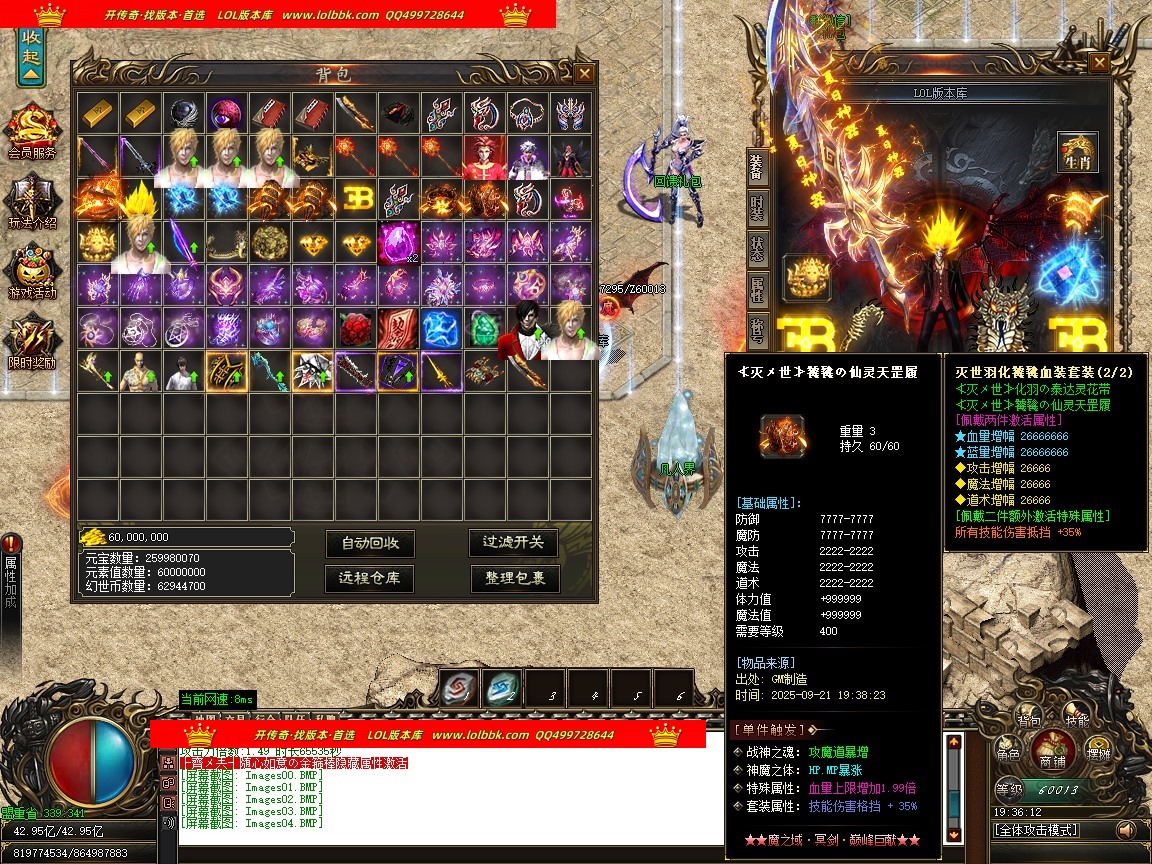This screenshot has width=1152, height=864.
Task: Open the 生肖 zodiac slot
Action: point(1078,153)
